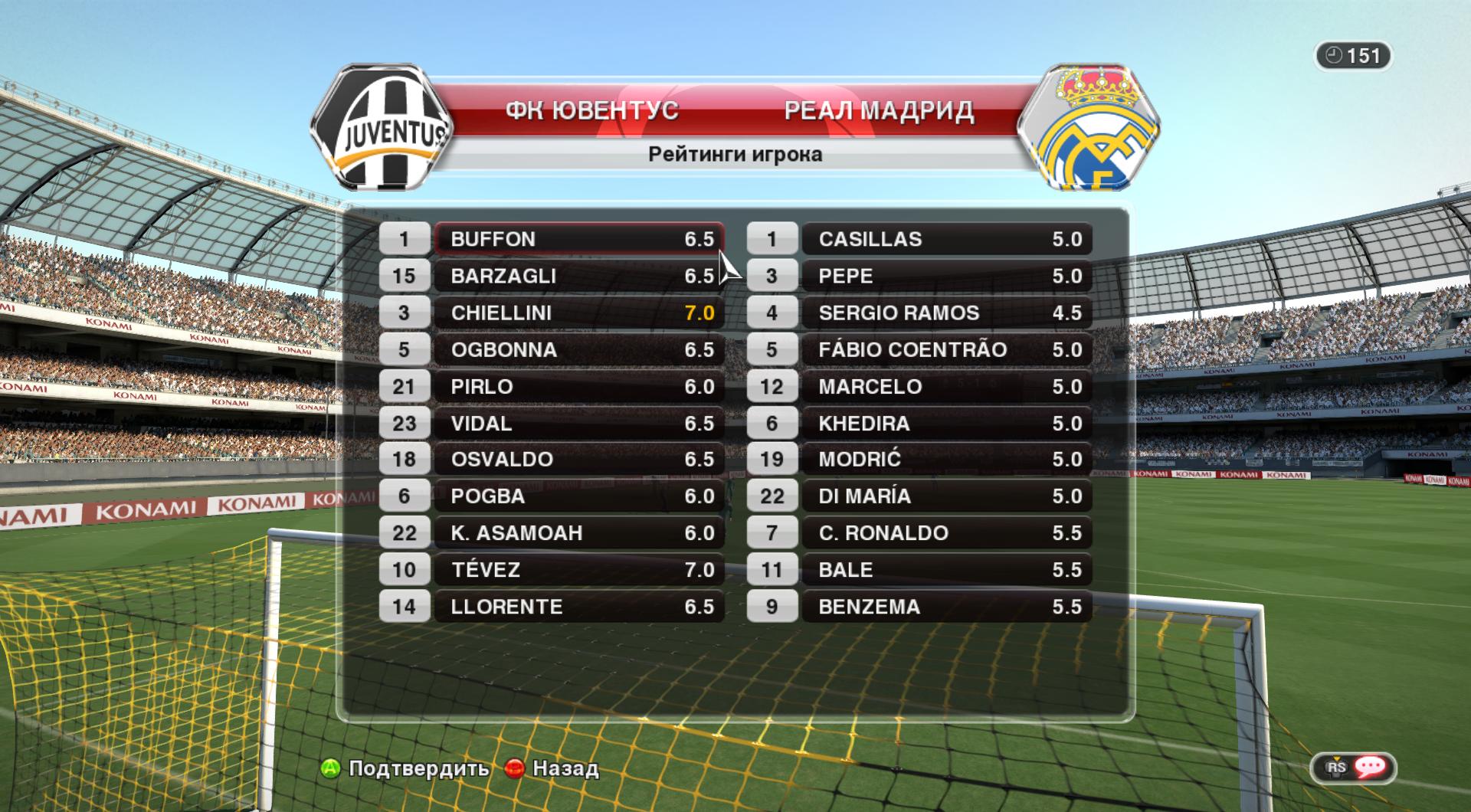This screenshot has height=812, width=1471.
Task: Pick Pirlo from the ratings list
Action: [578, 386]
